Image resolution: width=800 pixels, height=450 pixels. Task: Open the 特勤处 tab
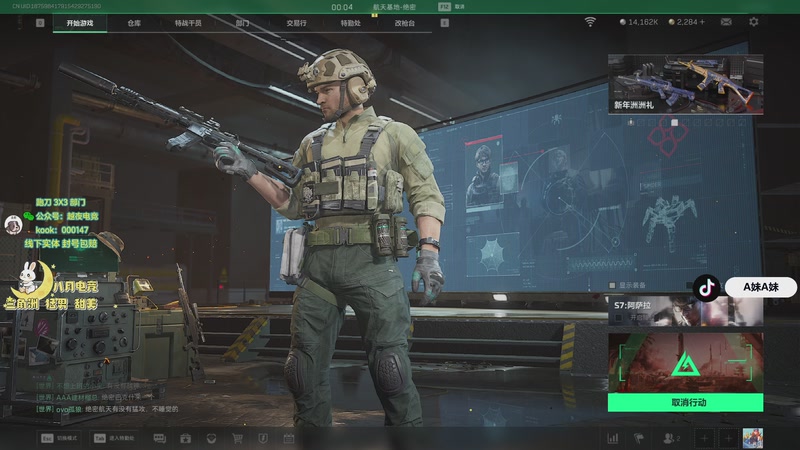pos(349,22)
